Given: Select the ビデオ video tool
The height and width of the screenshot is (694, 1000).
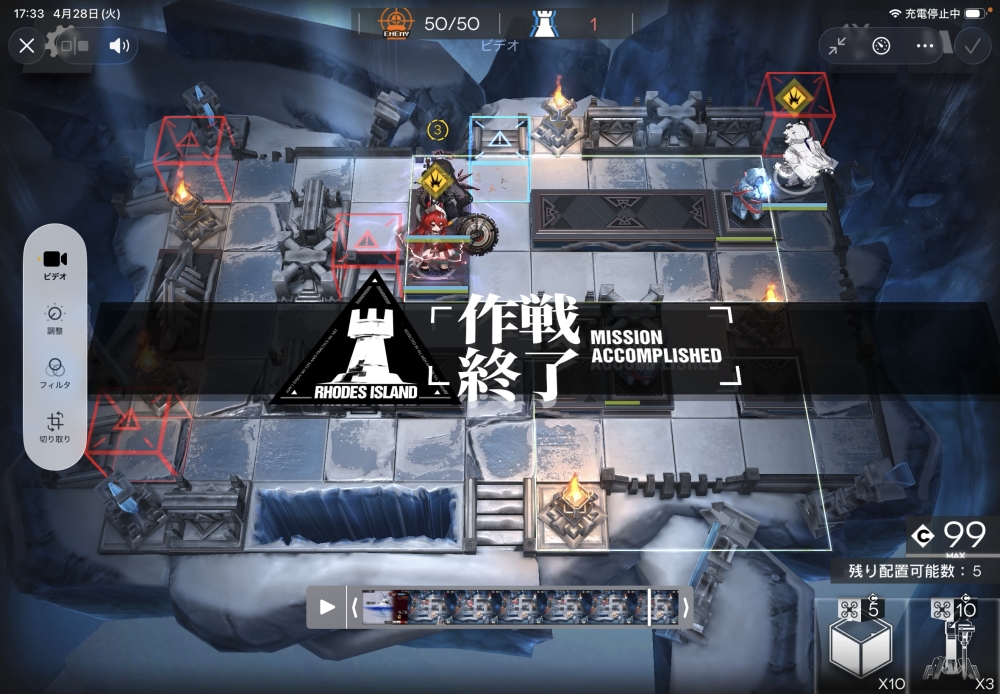Looking at the screenshot, I should coord(55,265).
